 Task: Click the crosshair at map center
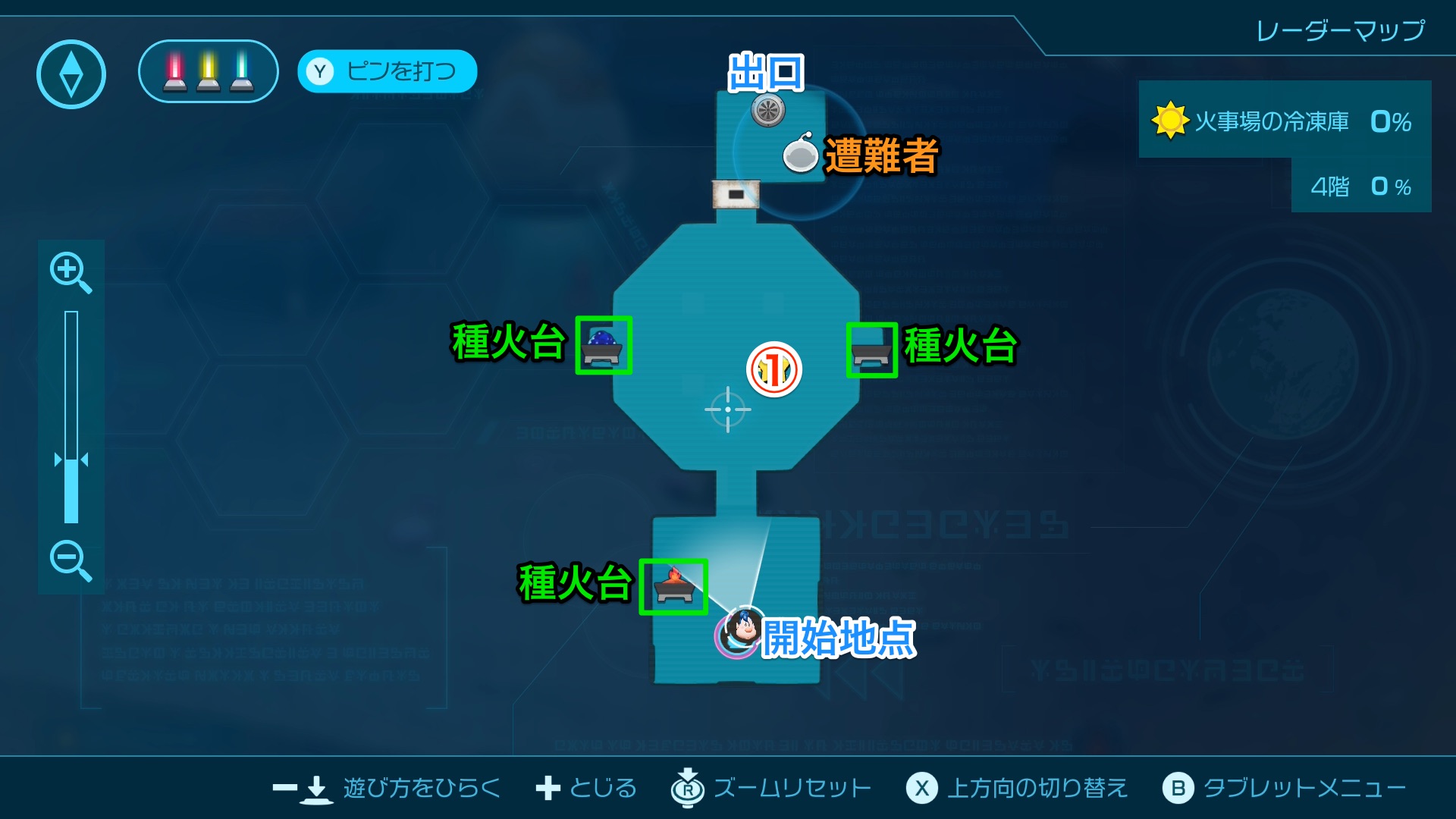pyautogui.click(x=729, y=408)
